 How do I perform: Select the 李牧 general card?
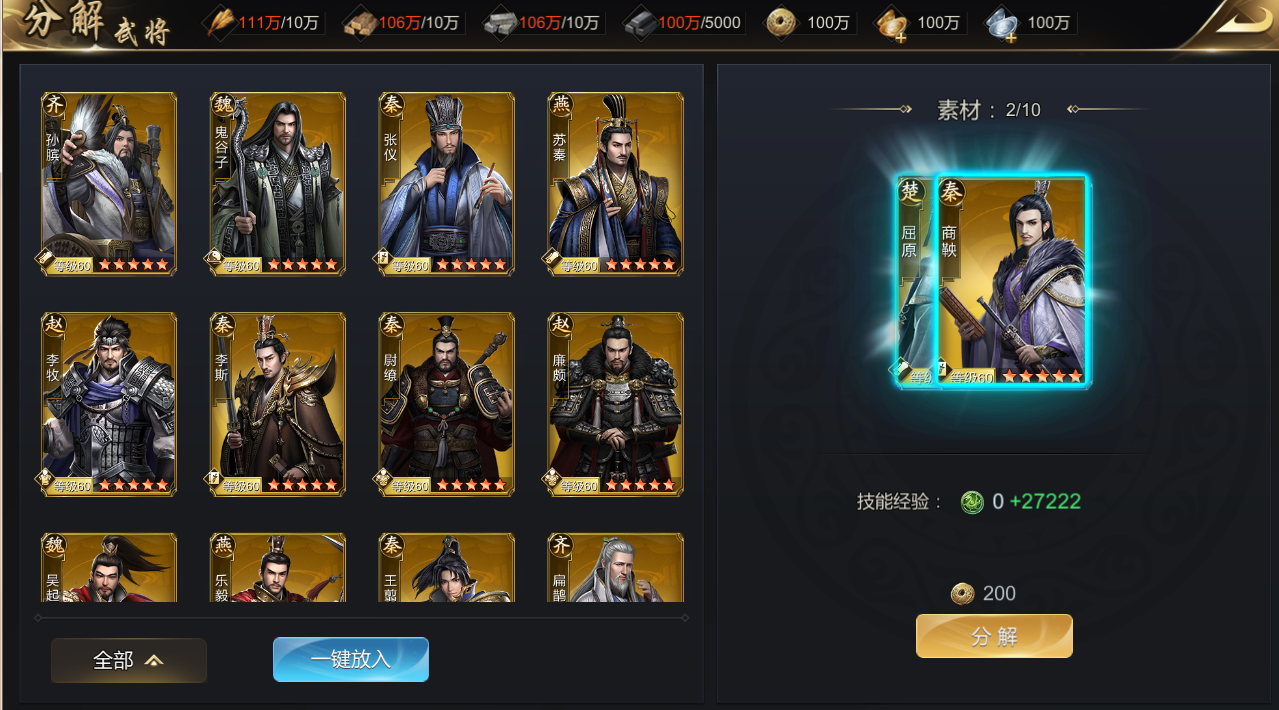(109, 404)
